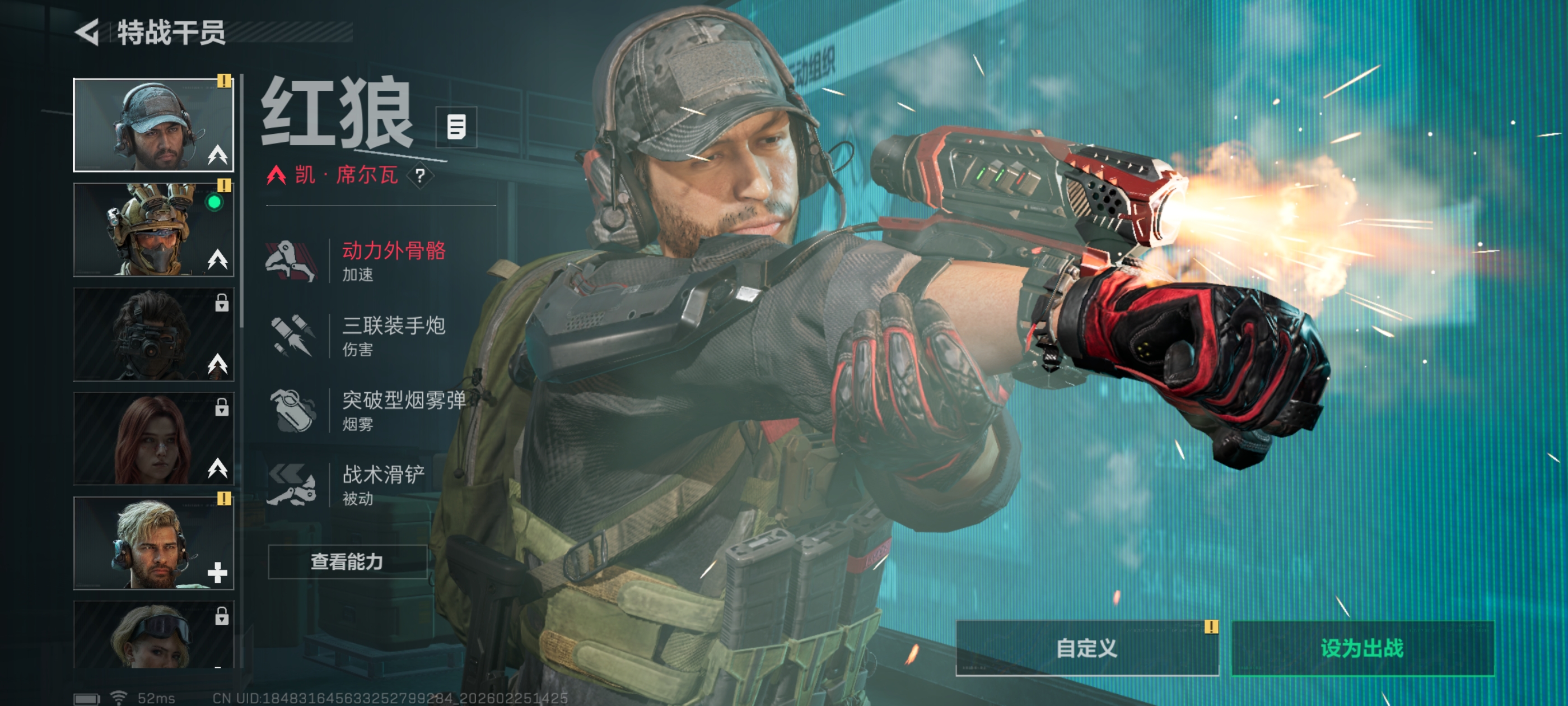The height and width of the screenshot is (706, 1568).
Task: Choose the operator wearing the tan helmet
Action: (153, 230)
